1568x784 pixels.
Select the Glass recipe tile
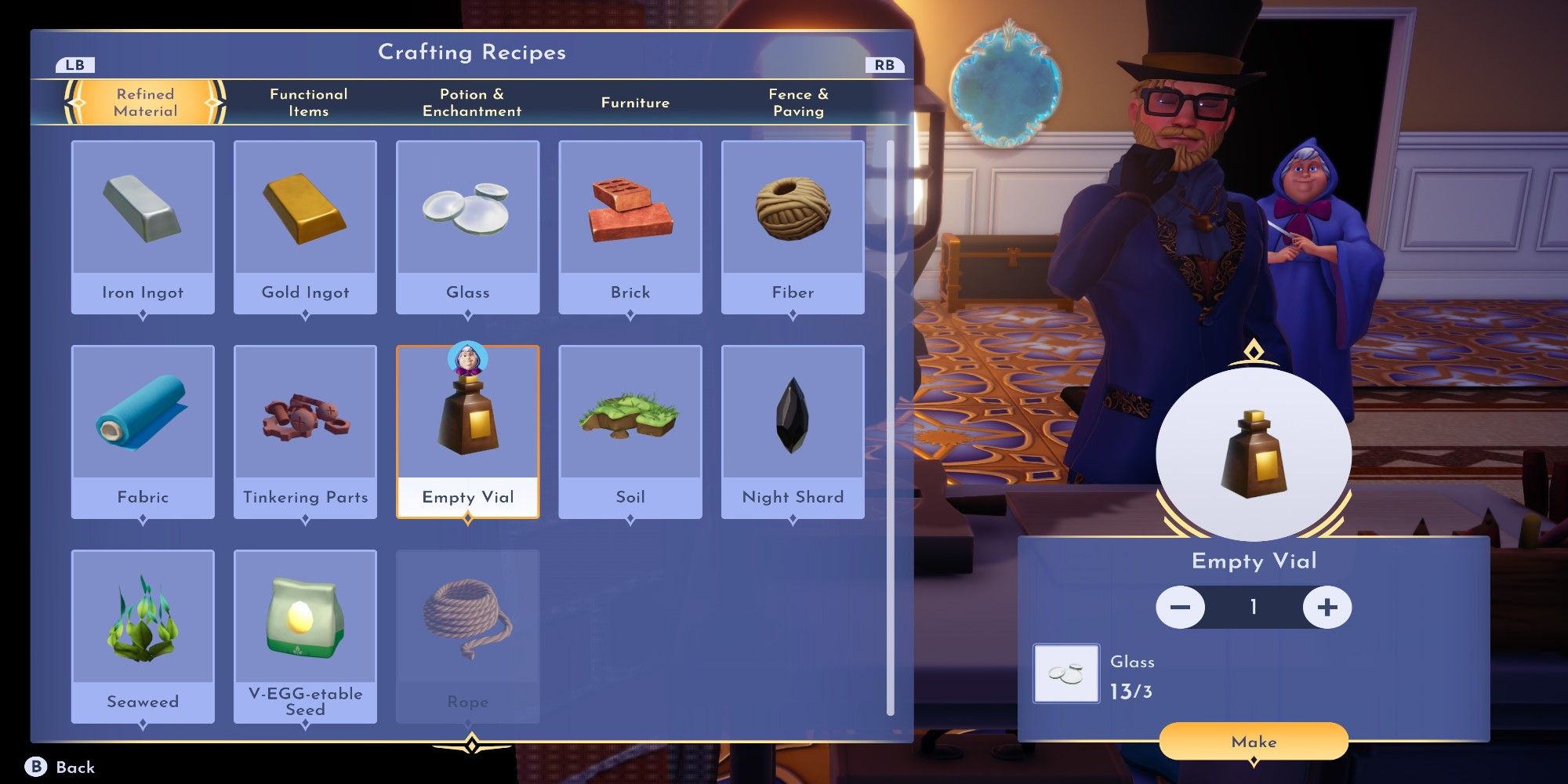pyautogui.click(x=468, y=227)
